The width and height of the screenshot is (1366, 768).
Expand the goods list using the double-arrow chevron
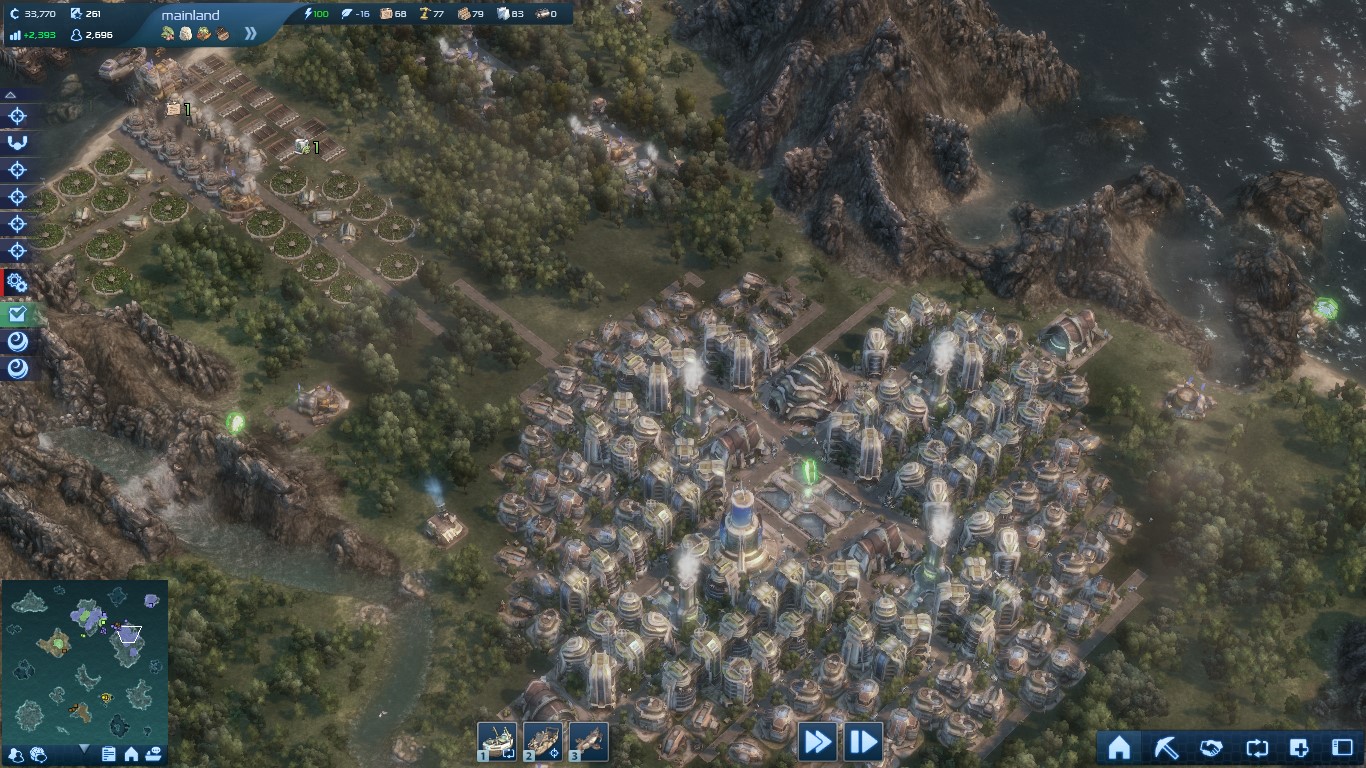(x=249, y=33)
